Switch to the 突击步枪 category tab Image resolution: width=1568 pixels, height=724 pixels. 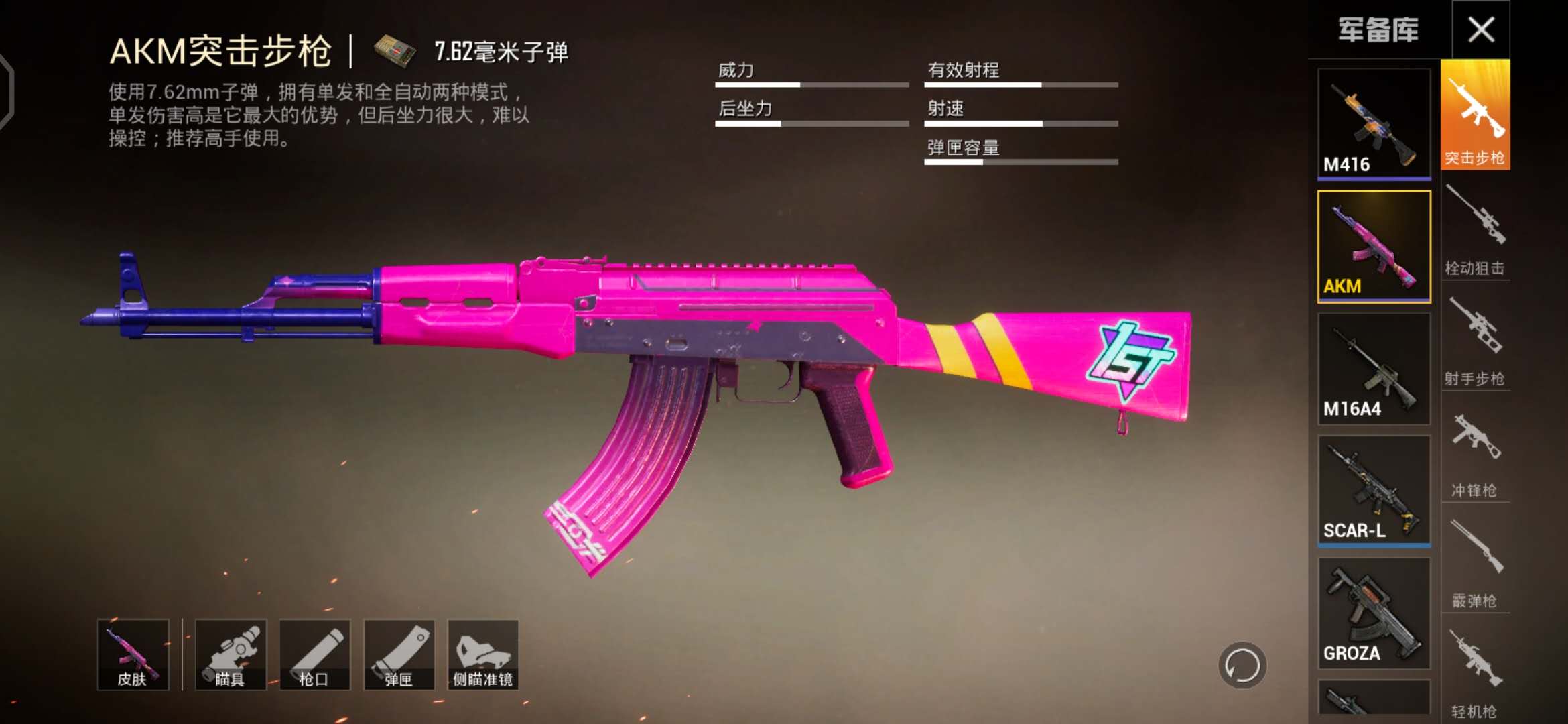(1475, 115)
